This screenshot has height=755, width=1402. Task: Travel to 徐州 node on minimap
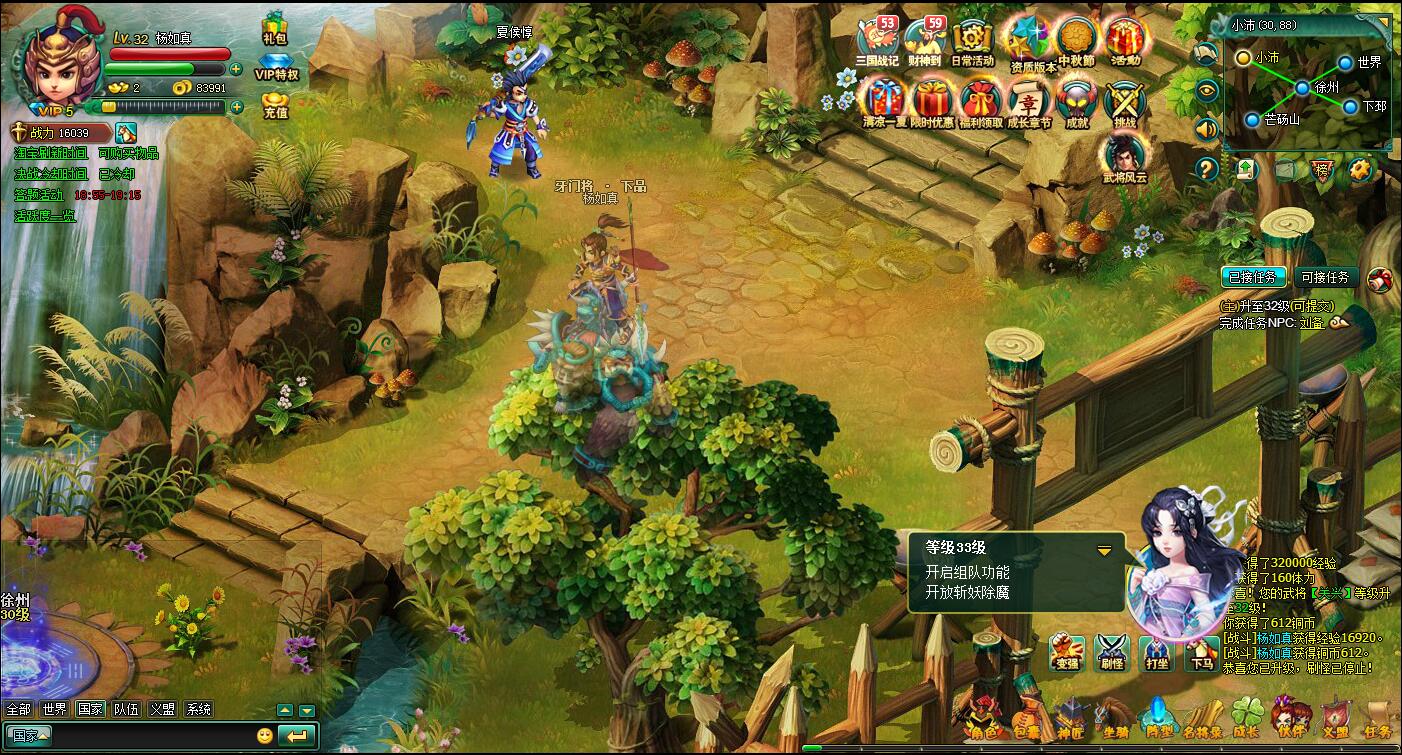click(x=1302, y=88)
